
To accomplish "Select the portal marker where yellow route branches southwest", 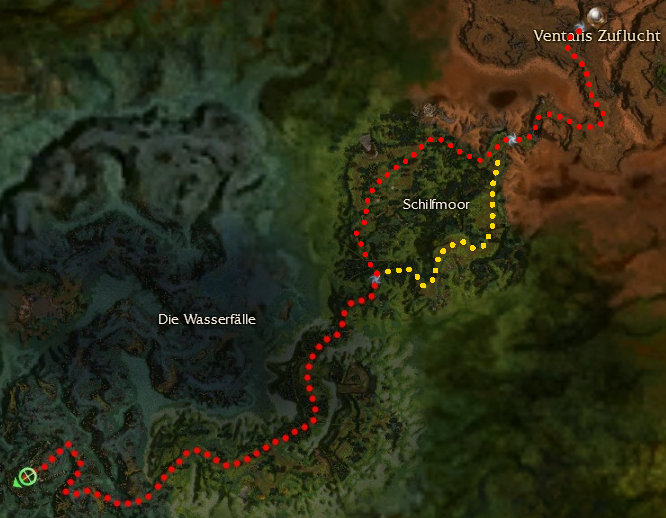I will click(x=375, y=277).
